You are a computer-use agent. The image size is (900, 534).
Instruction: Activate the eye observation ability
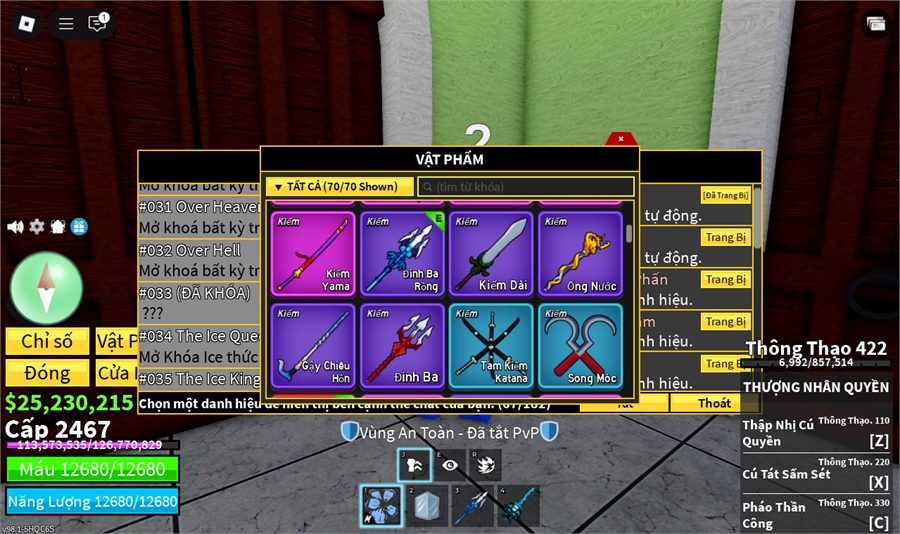click(x=449, y=465)
